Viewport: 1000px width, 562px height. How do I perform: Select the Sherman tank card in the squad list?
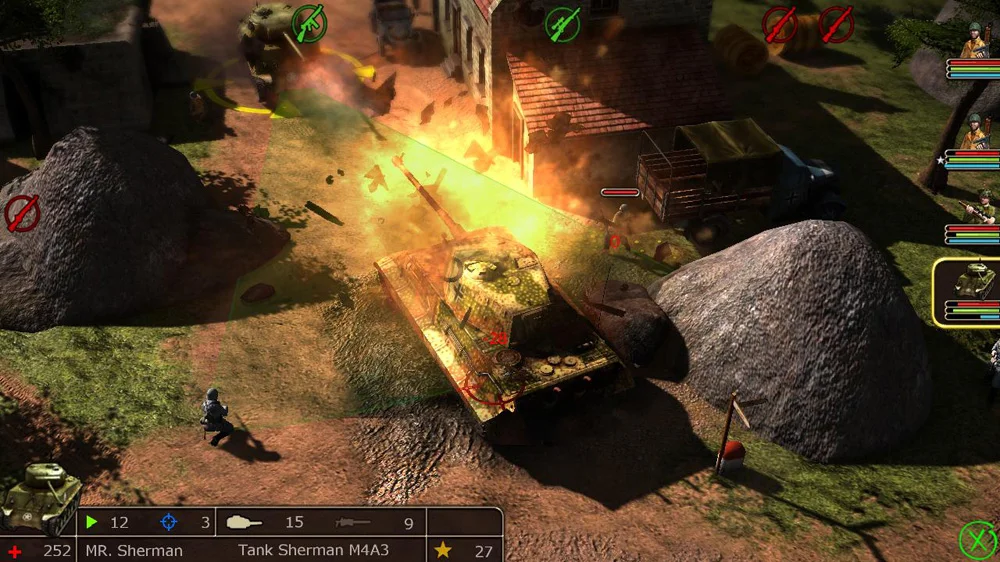pos(968,285)
